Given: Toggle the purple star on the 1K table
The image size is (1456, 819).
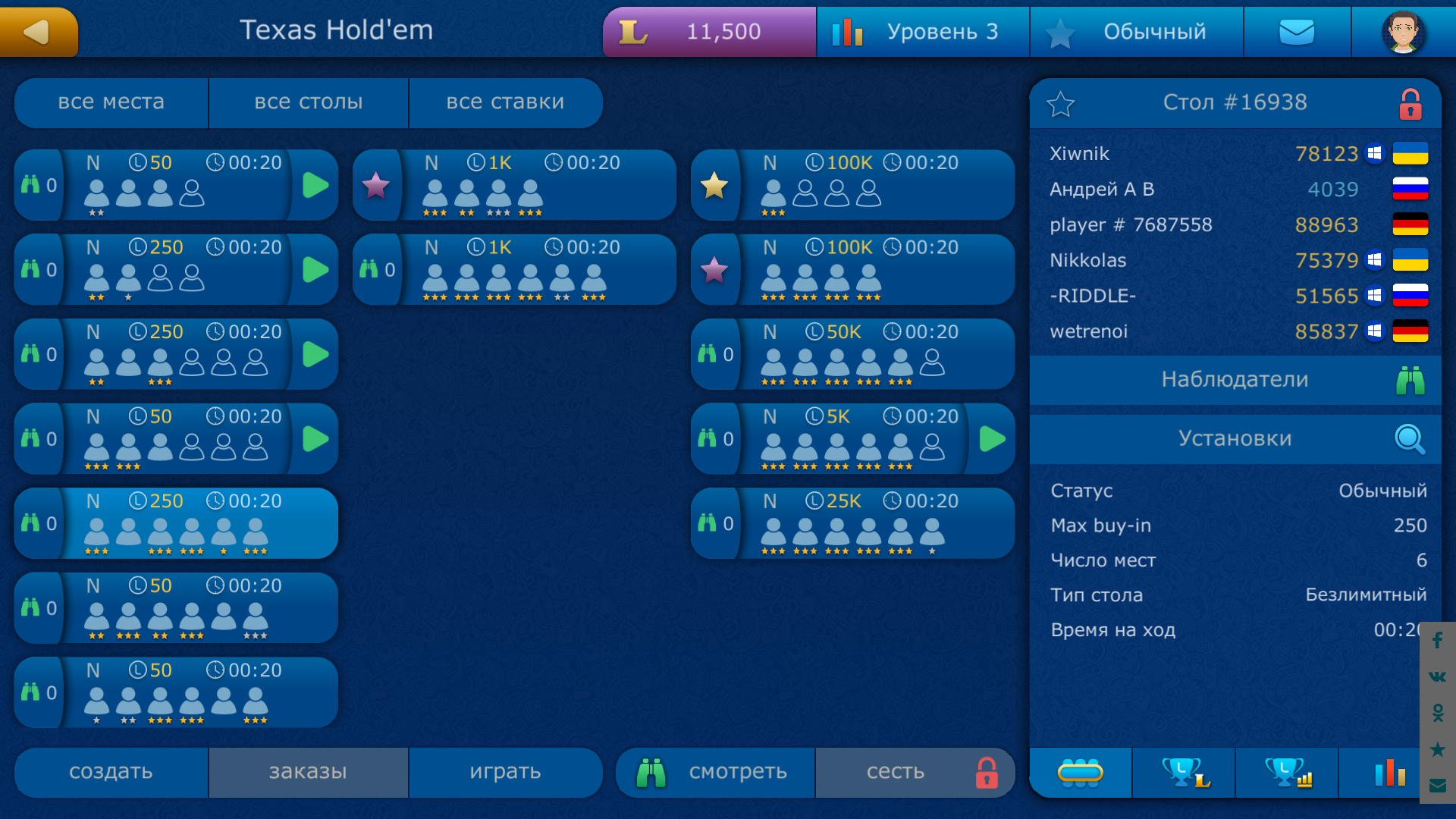Looking at the screenshot, I should (x=377, y=184).
